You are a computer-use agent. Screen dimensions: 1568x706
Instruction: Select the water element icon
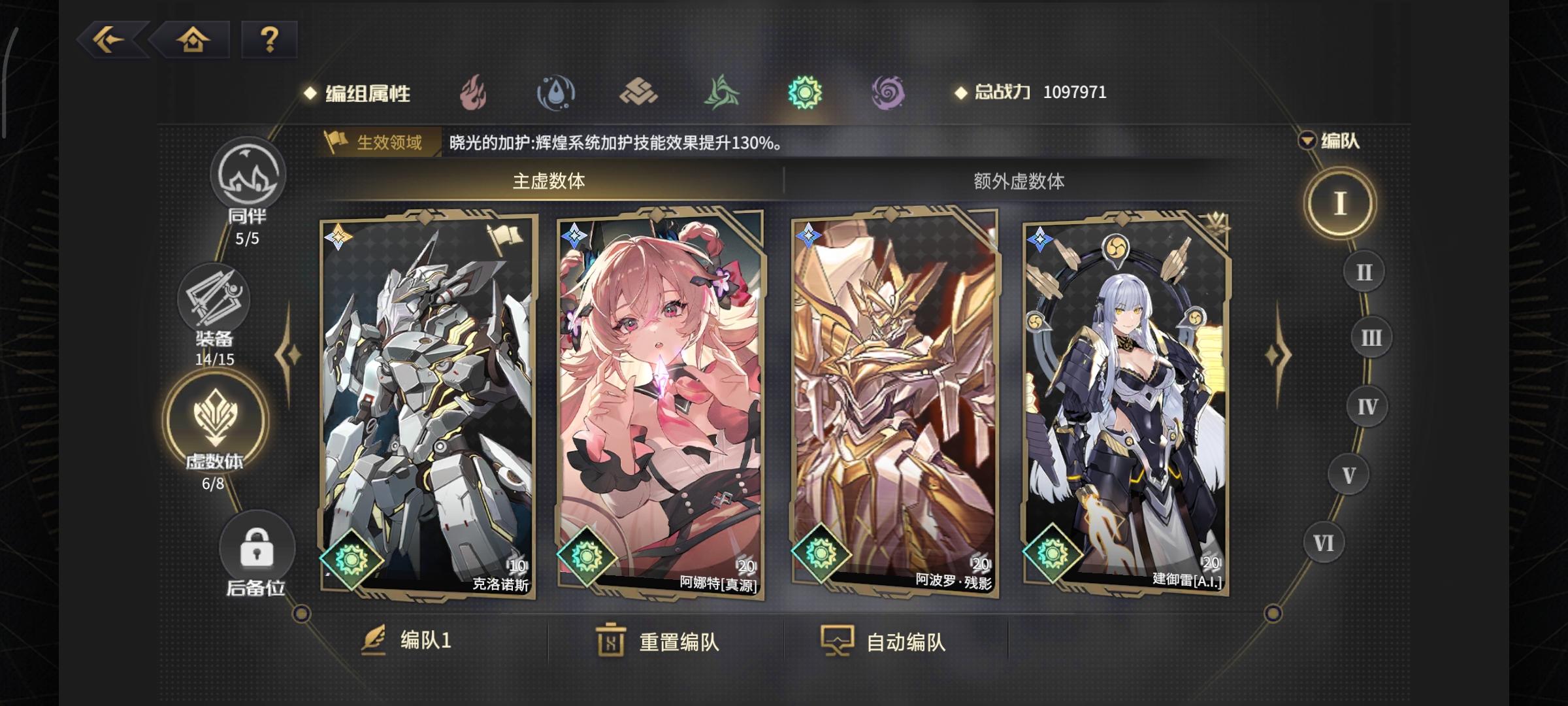[555, 93]
